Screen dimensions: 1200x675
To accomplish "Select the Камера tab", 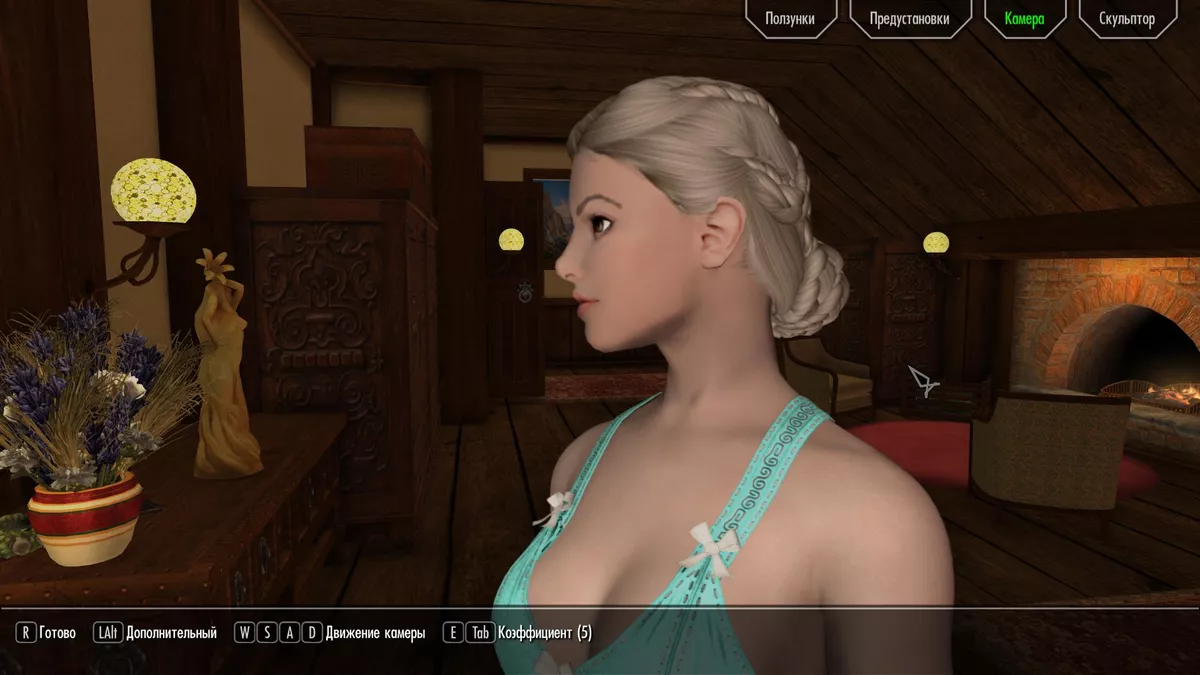I will click(1024, 19).
